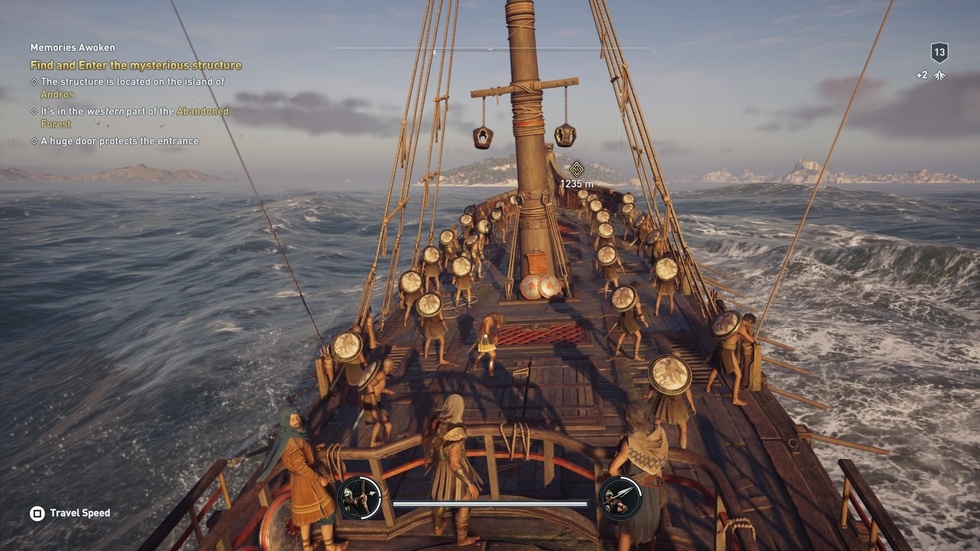Click the compass bar along the top
The image size is (980, 551).
[490, 48]
